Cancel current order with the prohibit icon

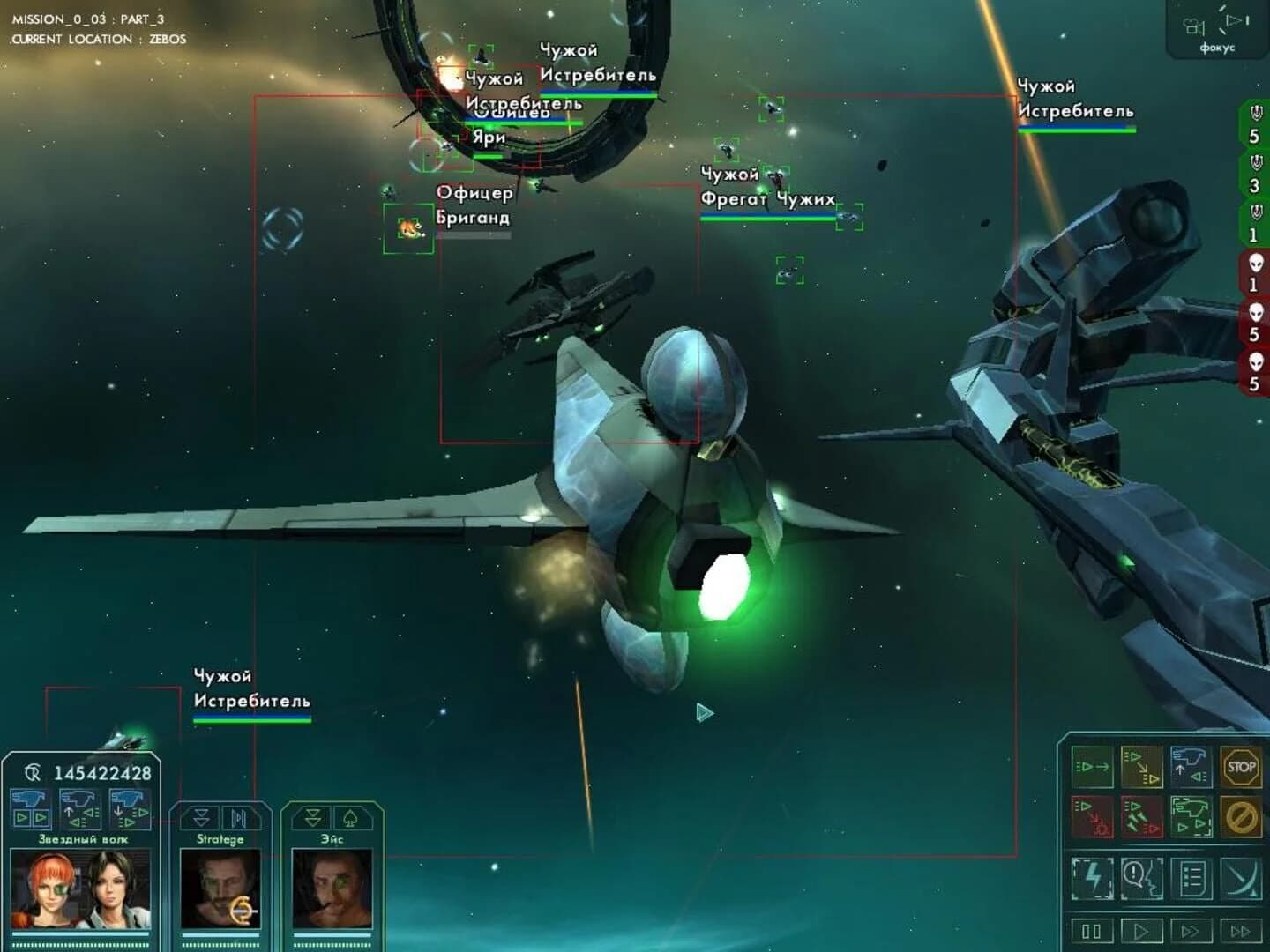click(1240, 817)
